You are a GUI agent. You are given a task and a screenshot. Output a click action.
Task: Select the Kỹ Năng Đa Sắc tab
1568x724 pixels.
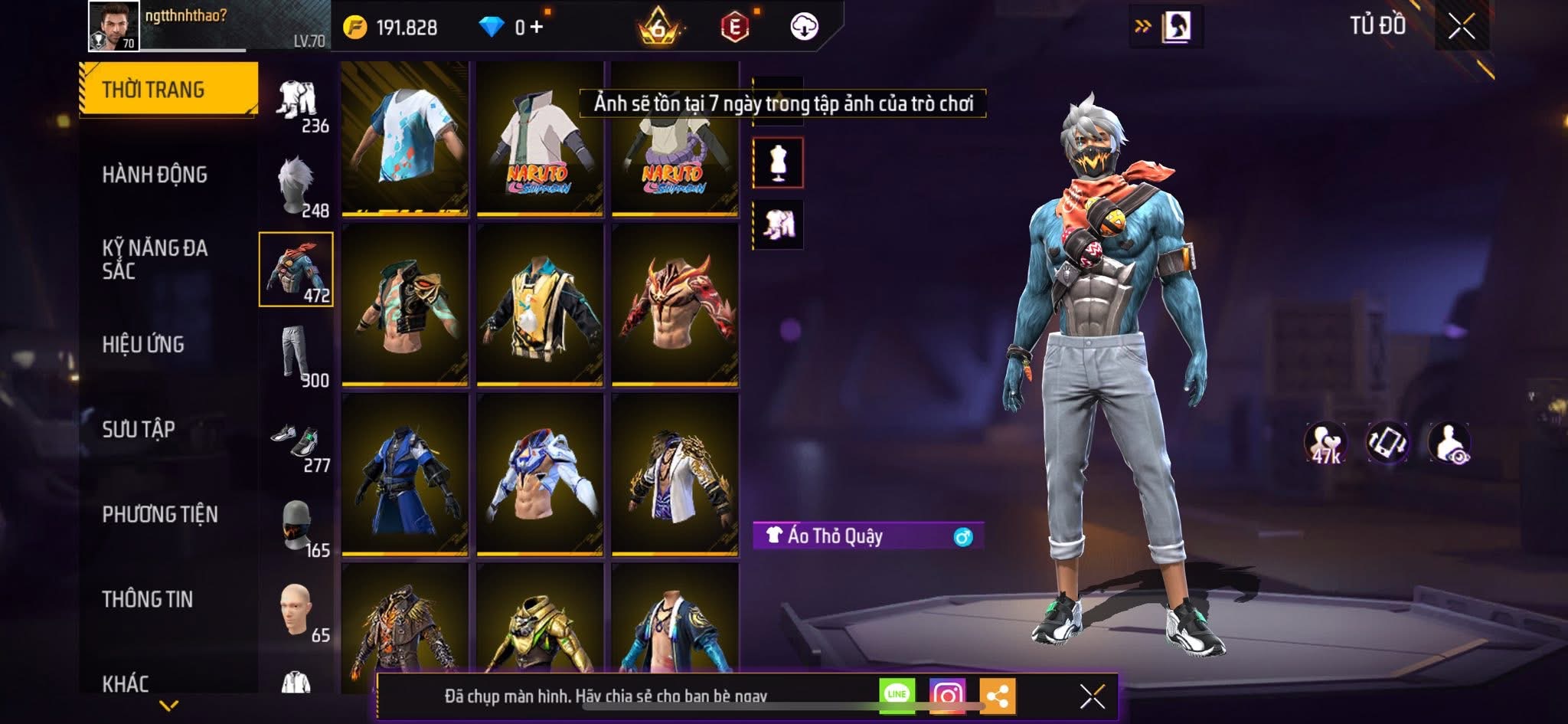155,259
